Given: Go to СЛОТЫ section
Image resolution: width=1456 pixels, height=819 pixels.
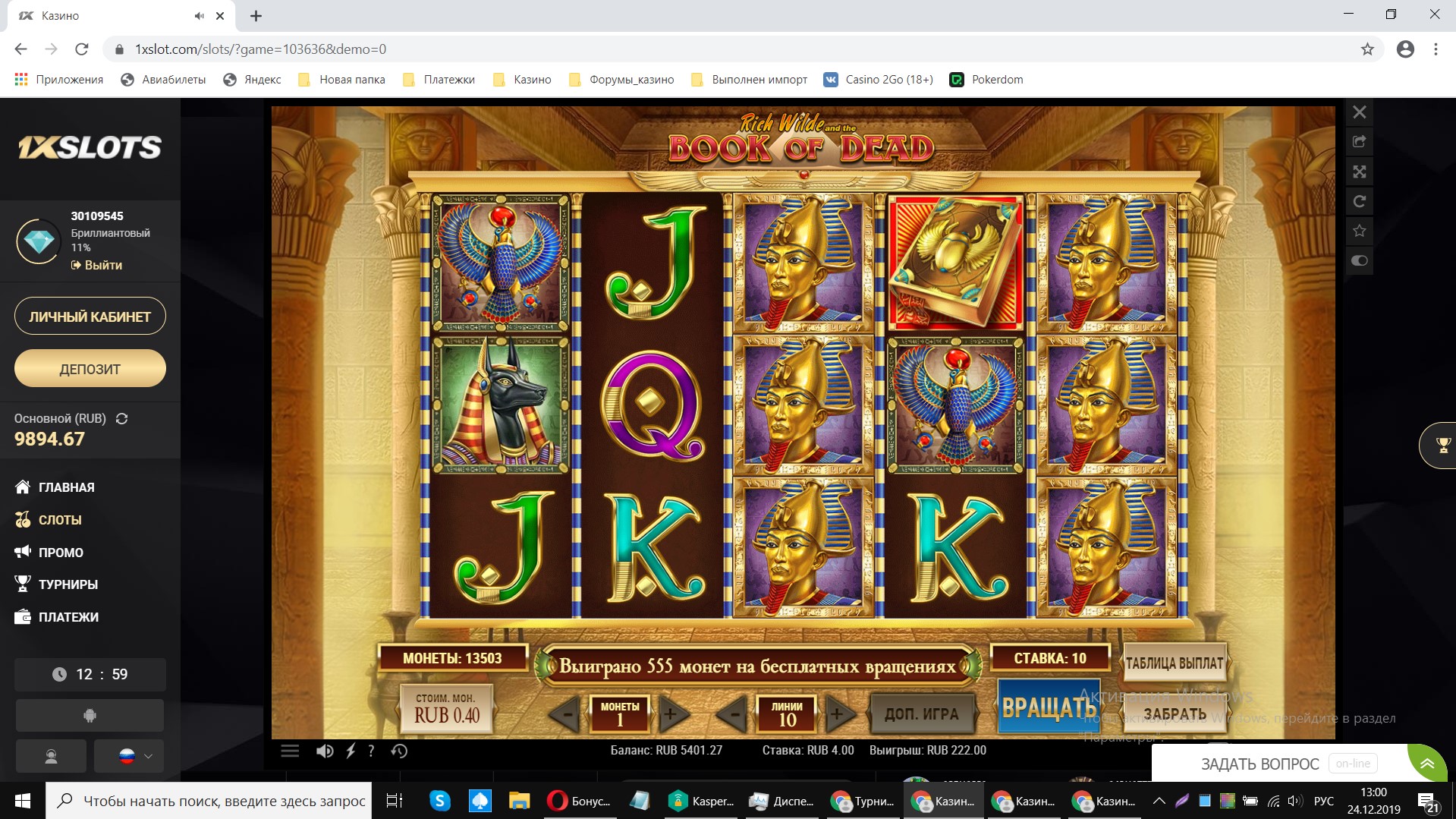Looking at the screenshot, I should pos(59,520).
